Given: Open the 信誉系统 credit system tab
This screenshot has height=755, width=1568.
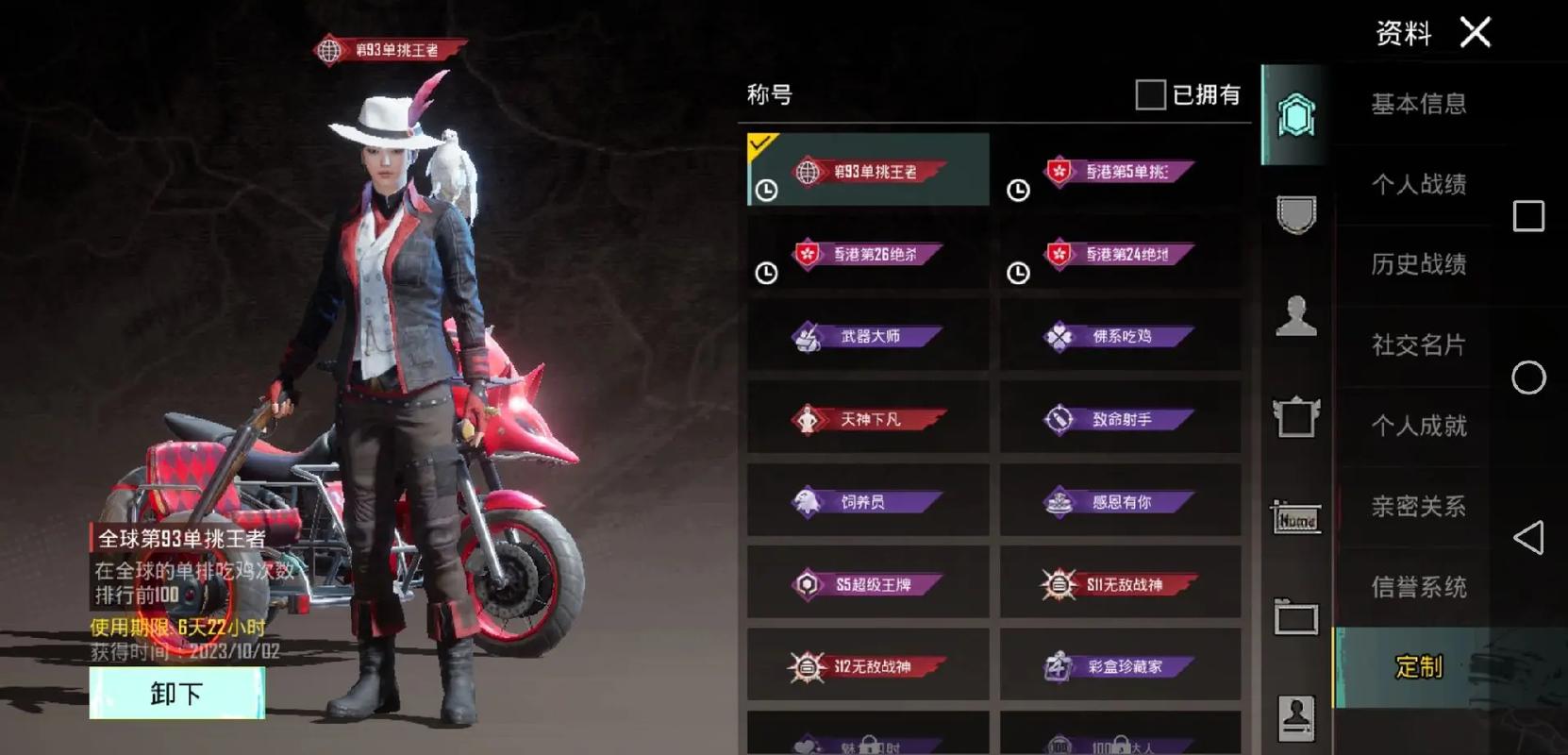Looking at the screenshot, I should tap(1418, 587).
